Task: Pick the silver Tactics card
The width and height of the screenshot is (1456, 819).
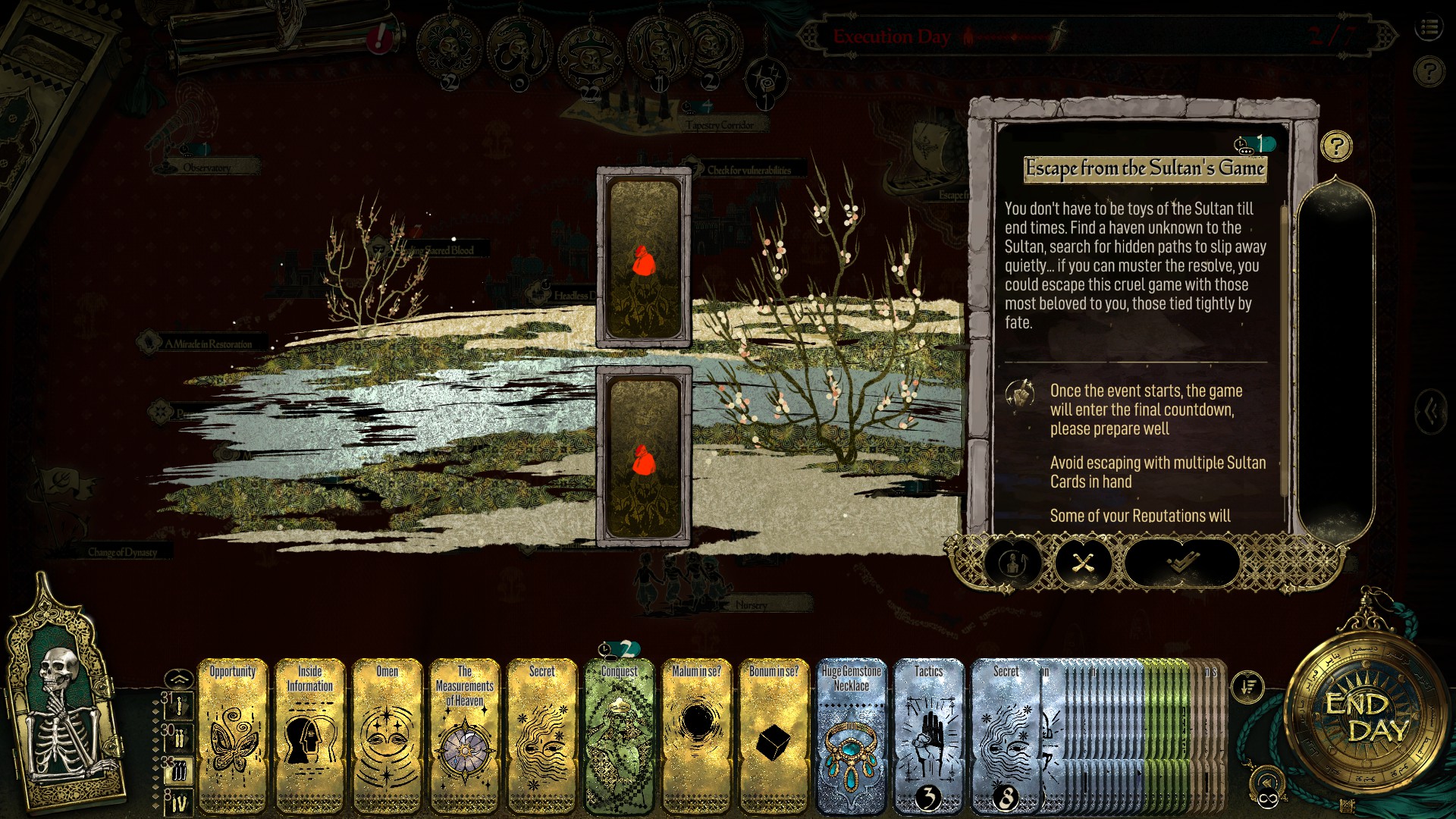Action: [929, 734]
